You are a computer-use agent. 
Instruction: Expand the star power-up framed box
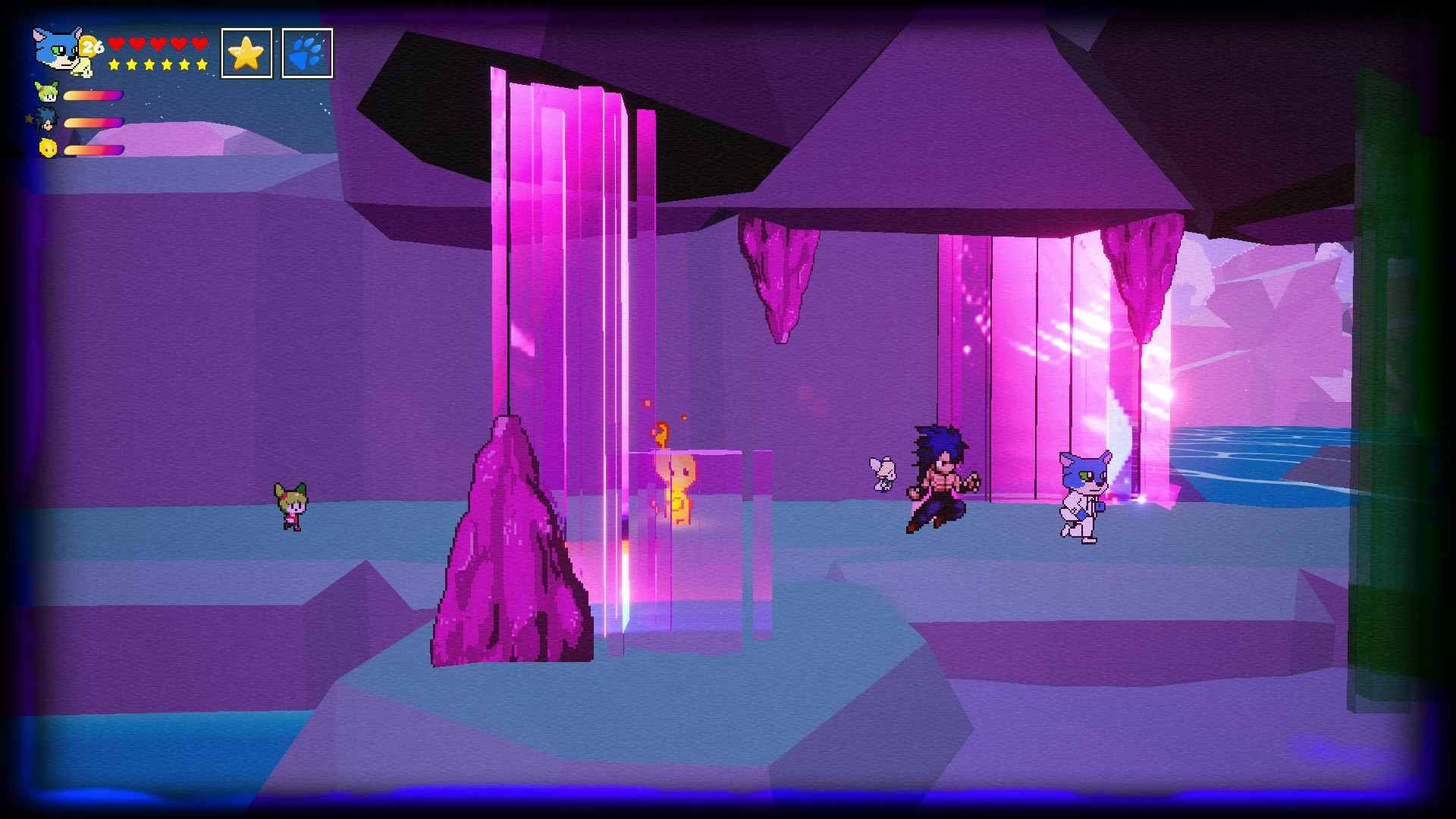point(246,52)
